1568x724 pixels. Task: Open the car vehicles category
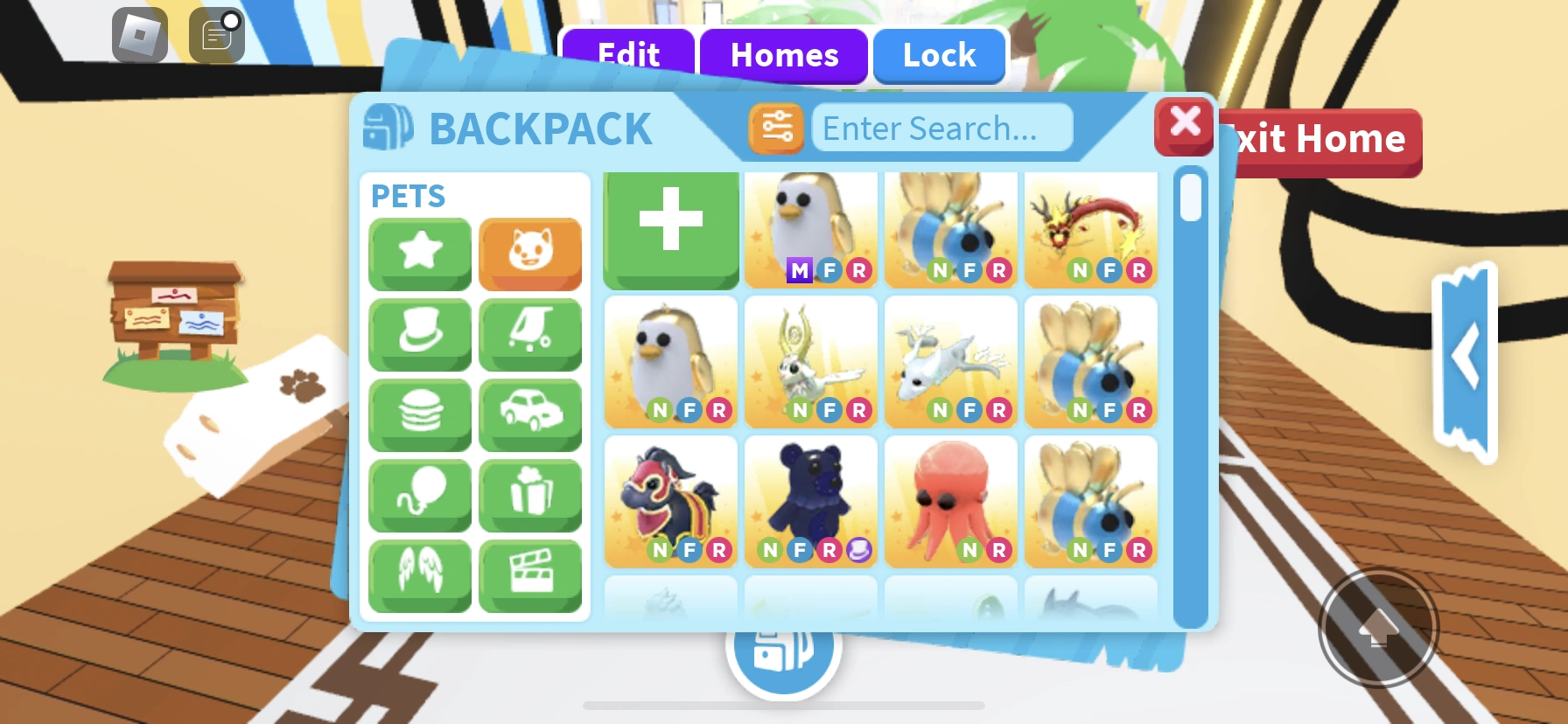(530, 414)
